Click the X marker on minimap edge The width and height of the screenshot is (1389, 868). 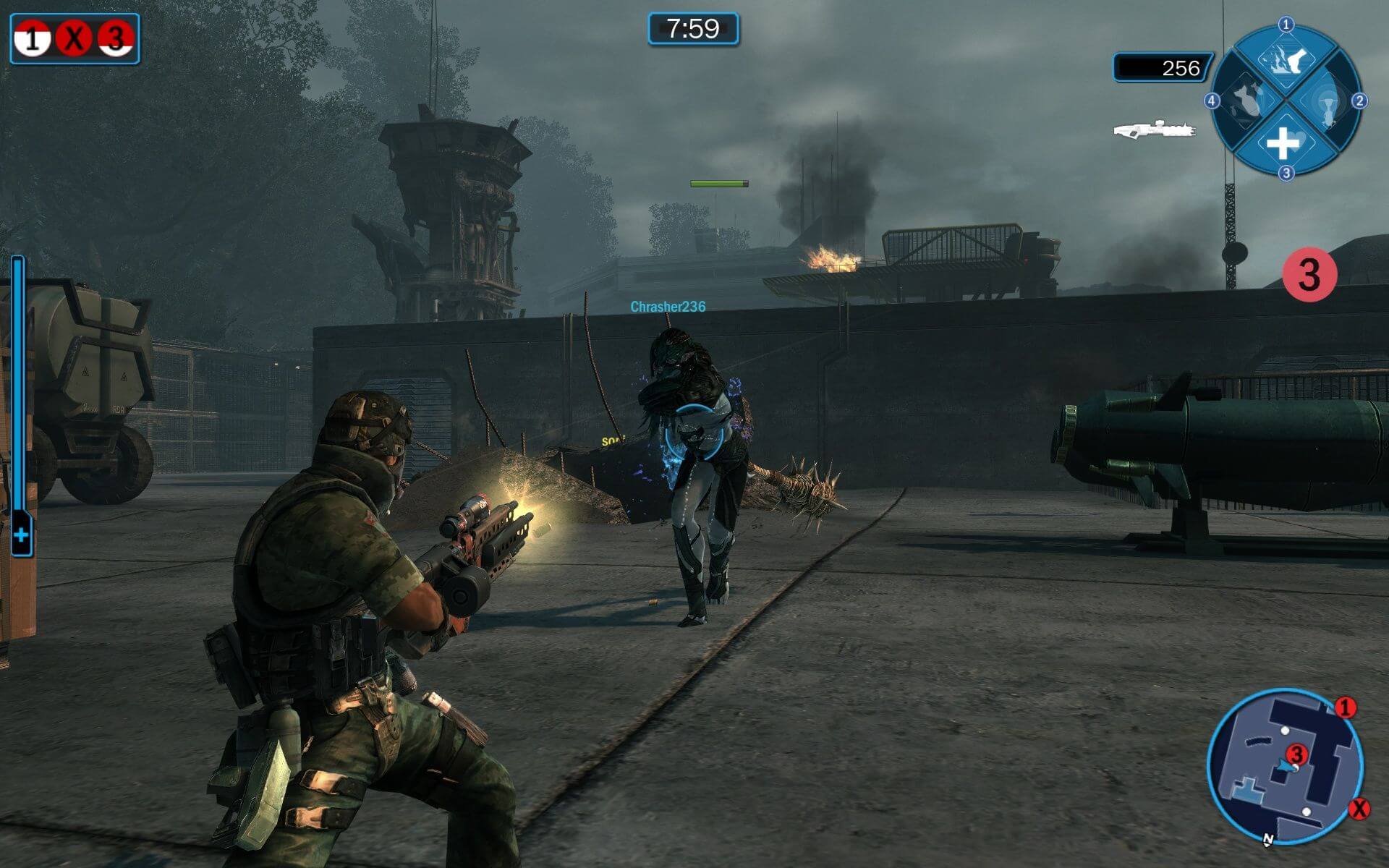[x=1359, y=808]
